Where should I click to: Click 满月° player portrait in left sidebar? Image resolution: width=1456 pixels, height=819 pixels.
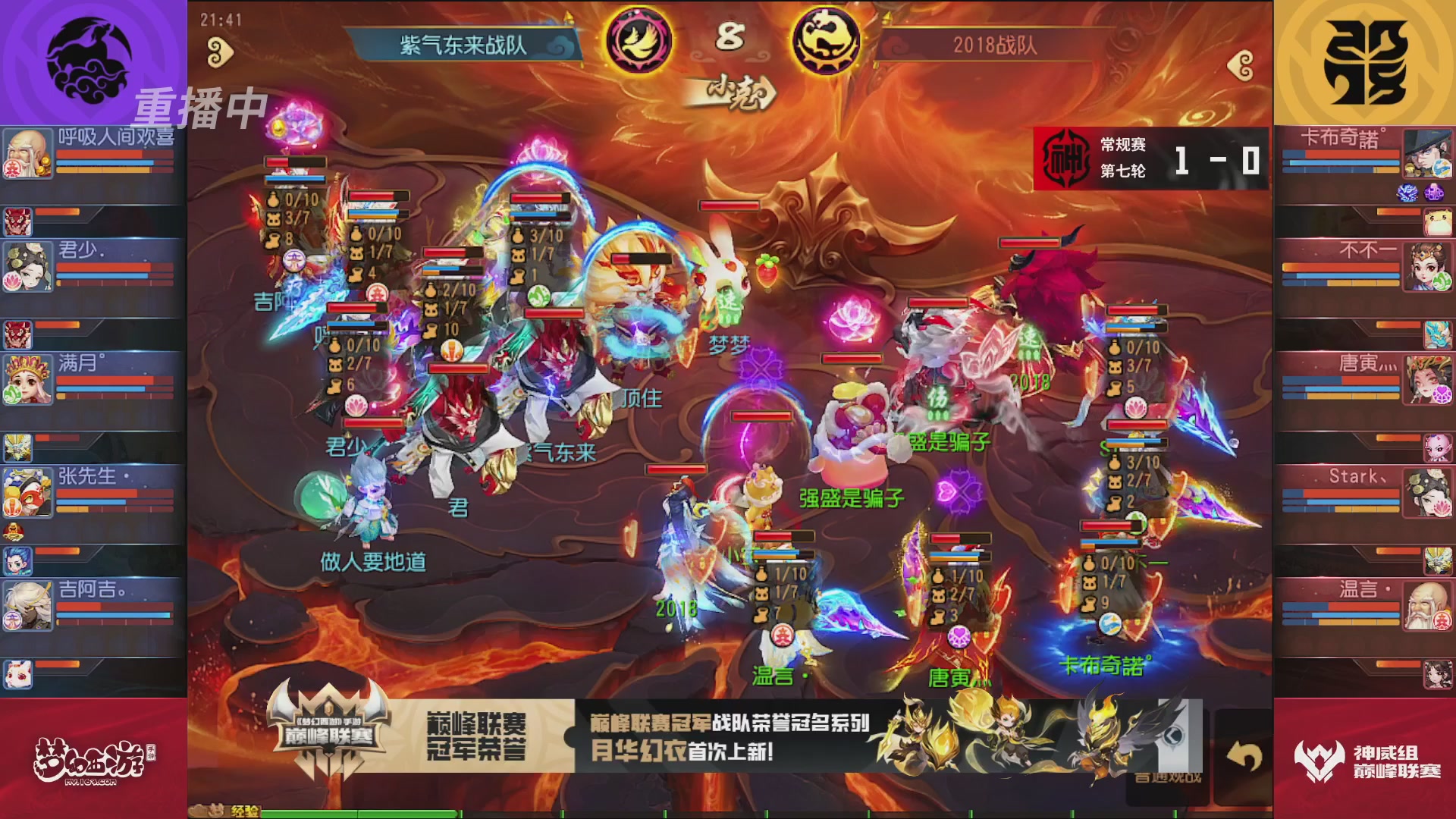click(x=28, y=381)
